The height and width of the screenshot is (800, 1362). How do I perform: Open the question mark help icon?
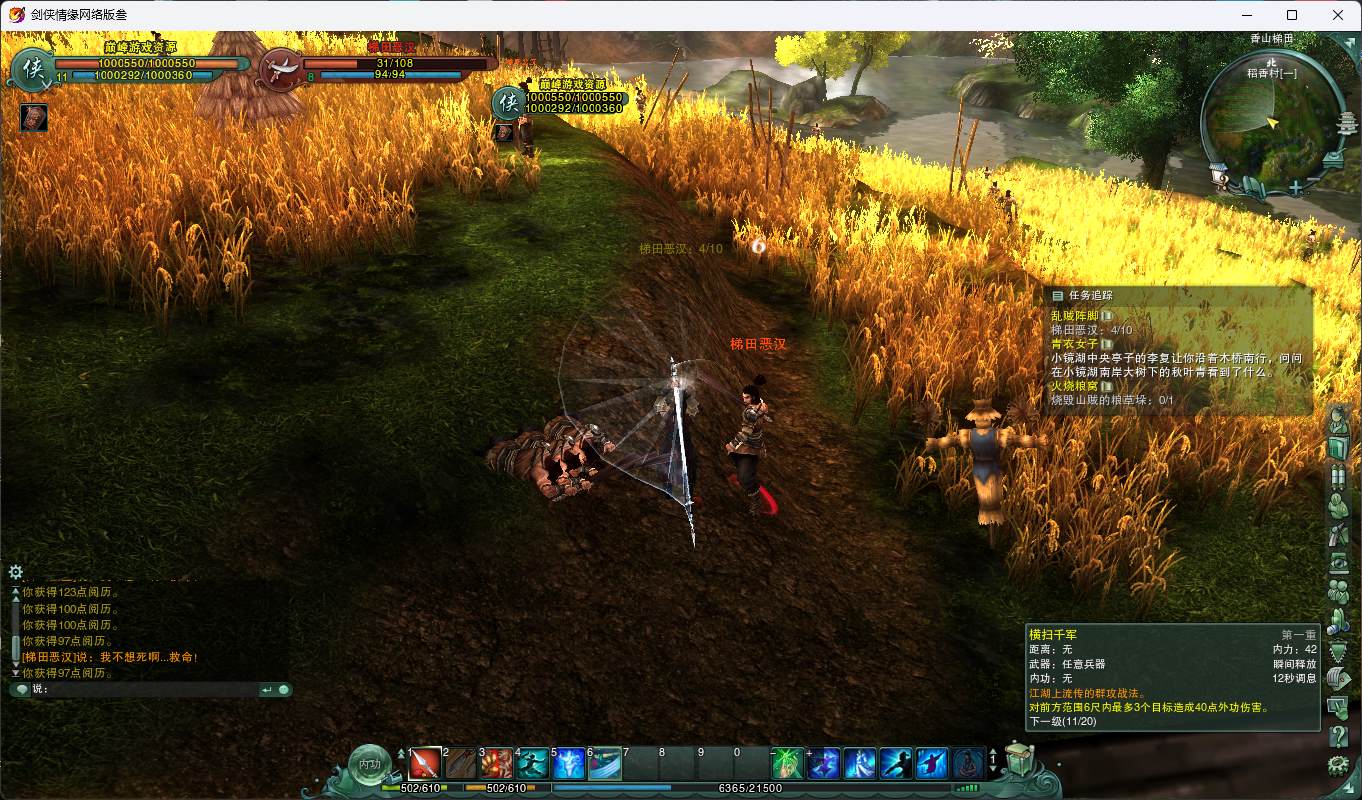tap(1338, 737)
